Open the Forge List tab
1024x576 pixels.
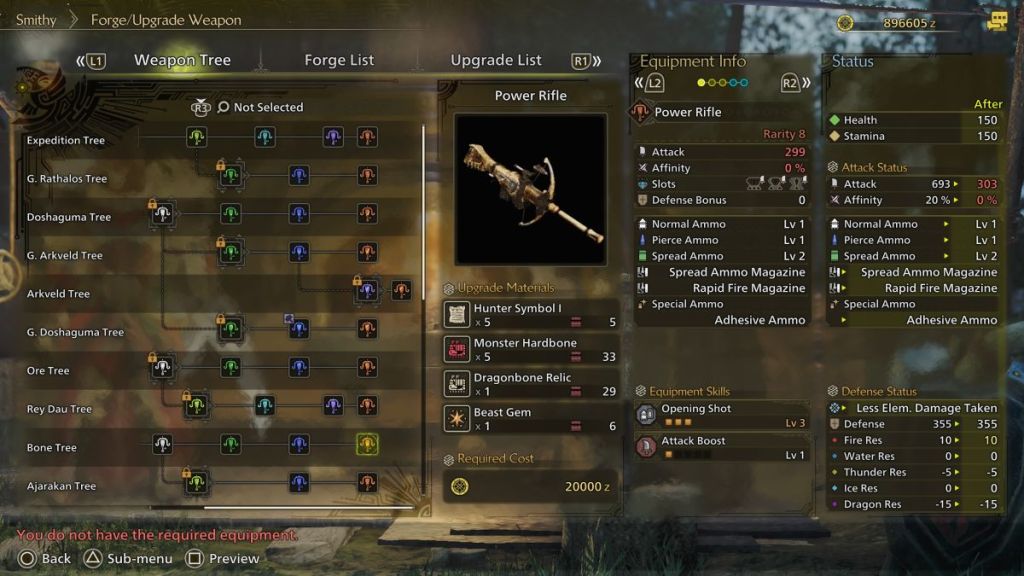[x=339, y=60]
